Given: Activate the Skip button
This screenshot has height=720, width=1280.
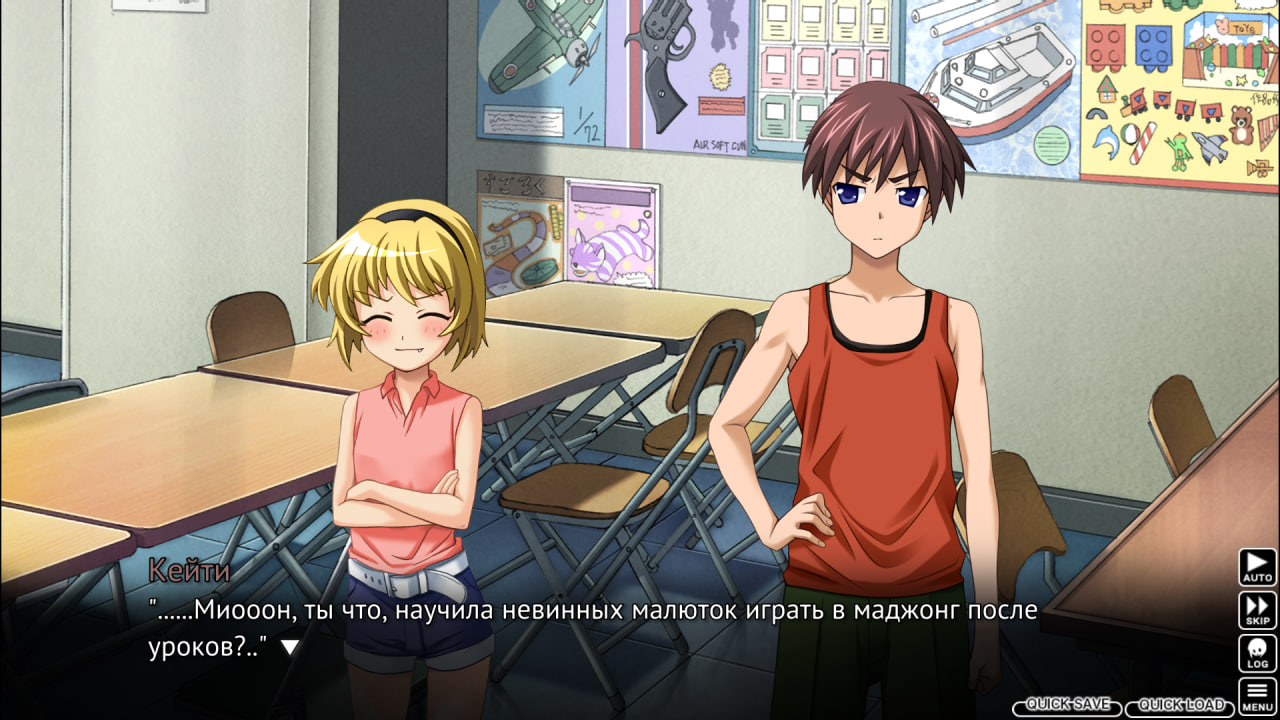Looking at the screenshot, I should click(x=1257, y=610).
